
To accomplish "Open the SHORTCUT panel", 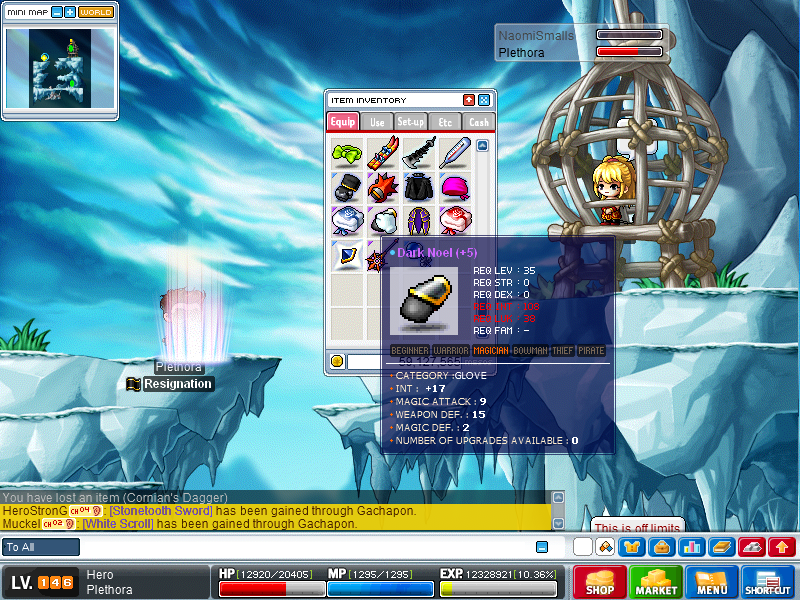I will (x=768, y=582).
